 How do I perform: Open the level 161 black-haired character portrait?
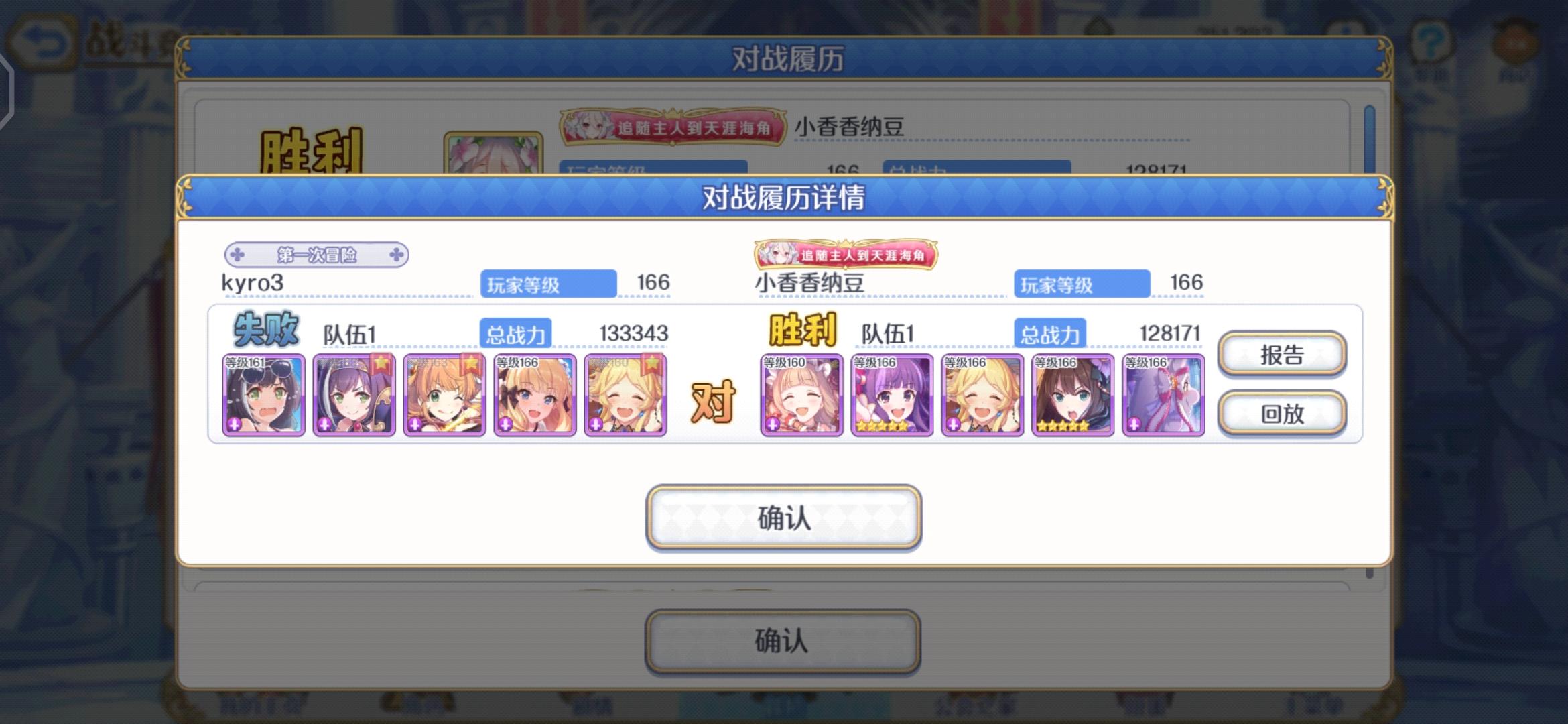tap(264, 394)
